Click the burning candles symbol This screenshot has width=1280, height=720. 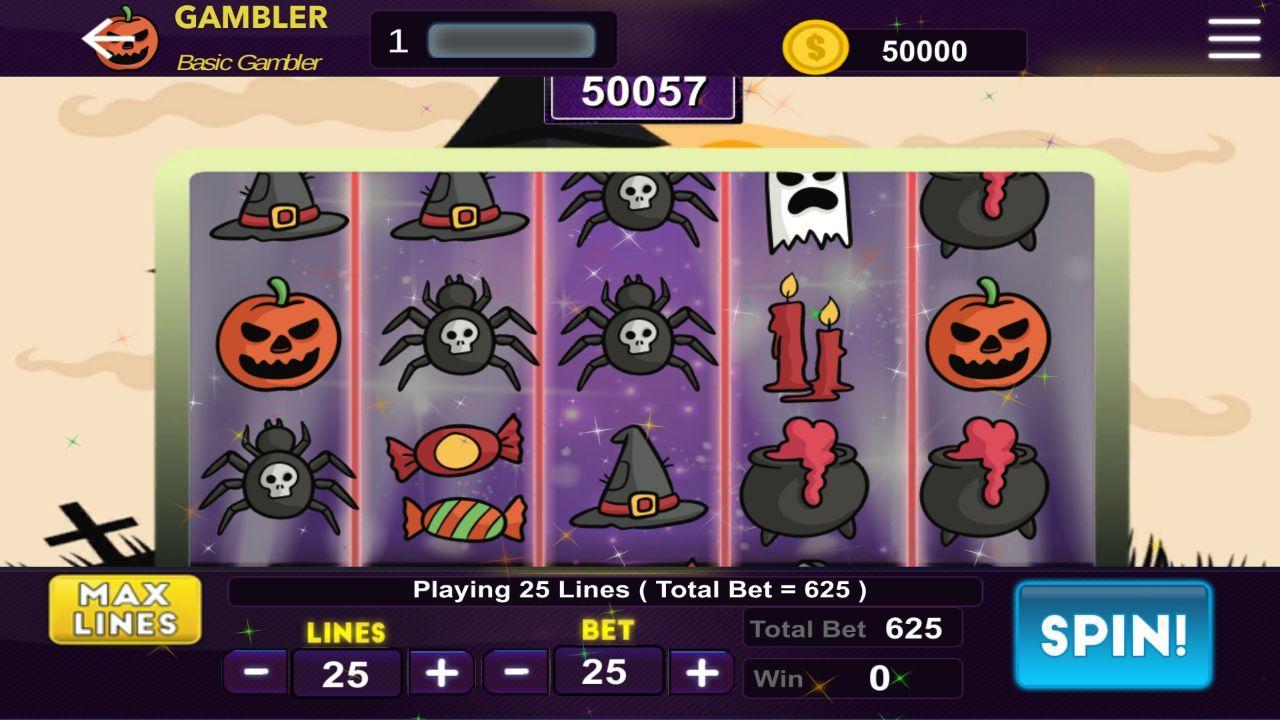click(x=806, y=340)
